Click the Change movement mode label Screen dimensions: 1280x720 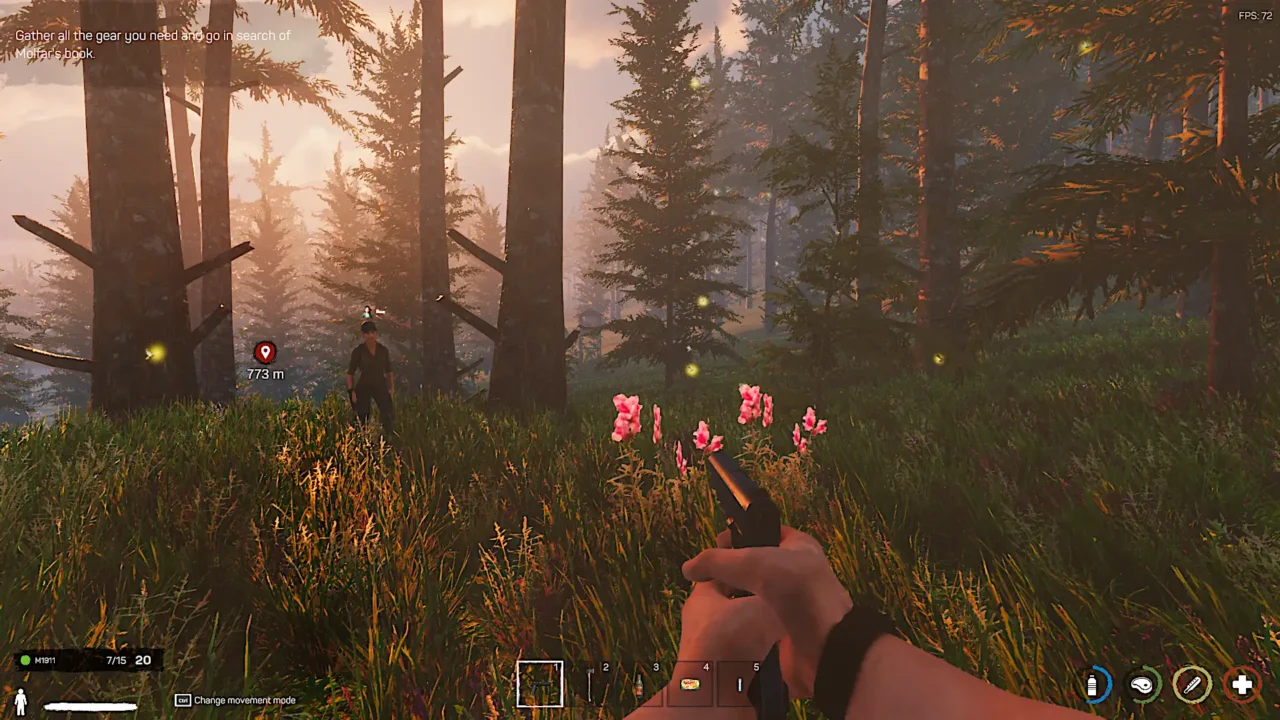click(x=245, y=700)
